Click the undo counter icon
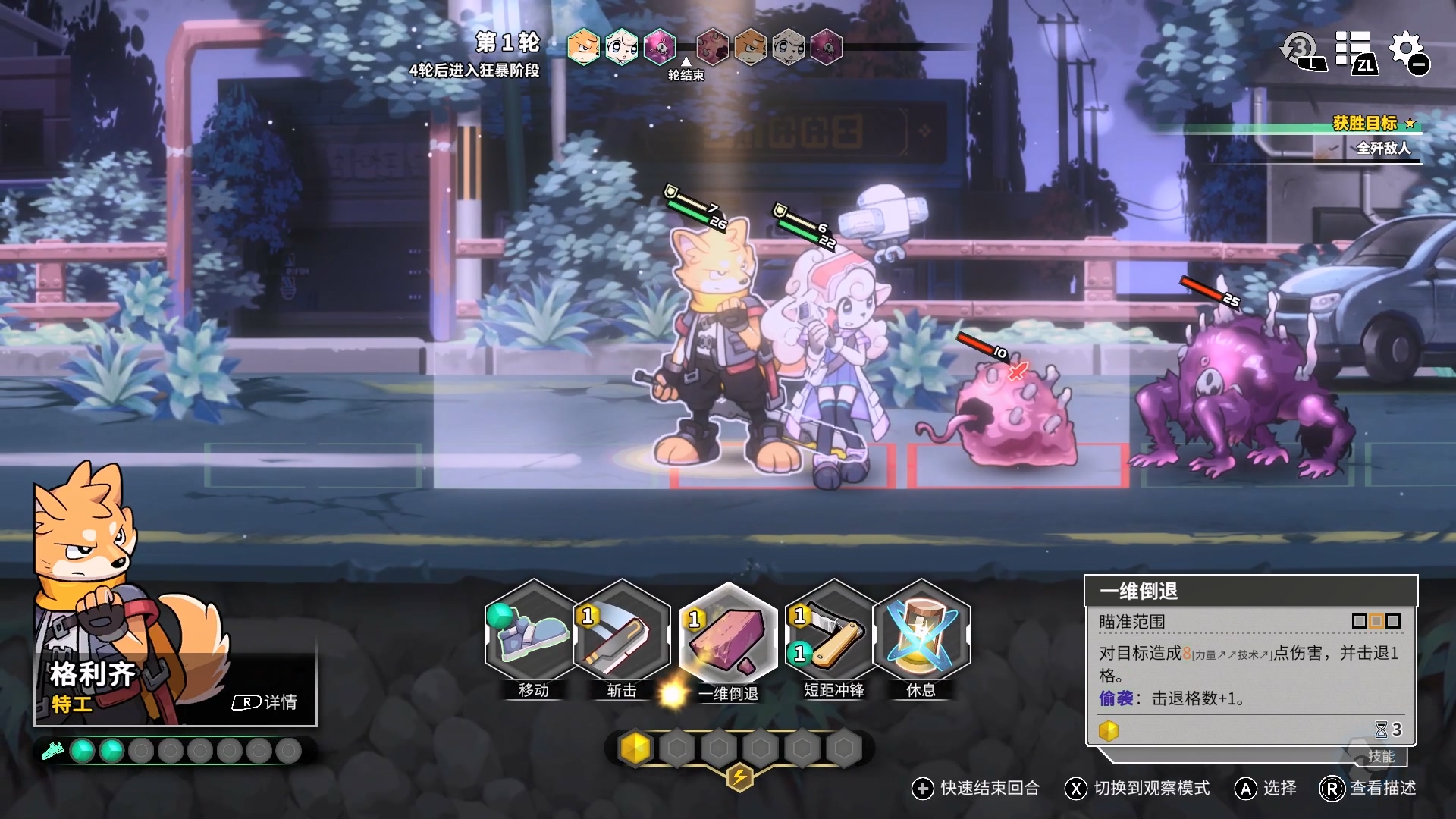1456x819 pixels. click(x=1301, y=52)
